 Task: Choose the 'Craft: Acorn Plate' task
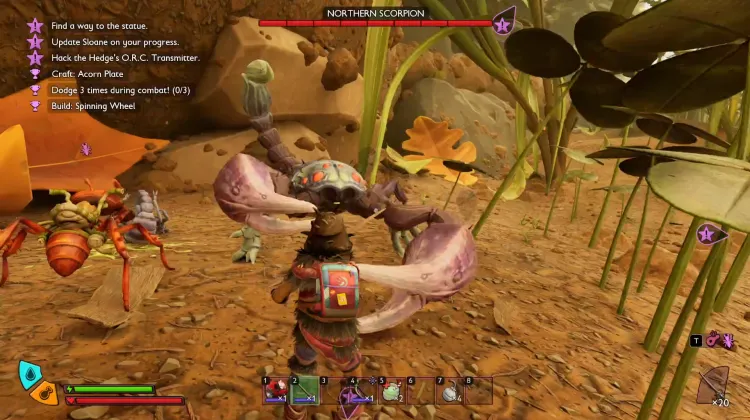tap(90, 73)
